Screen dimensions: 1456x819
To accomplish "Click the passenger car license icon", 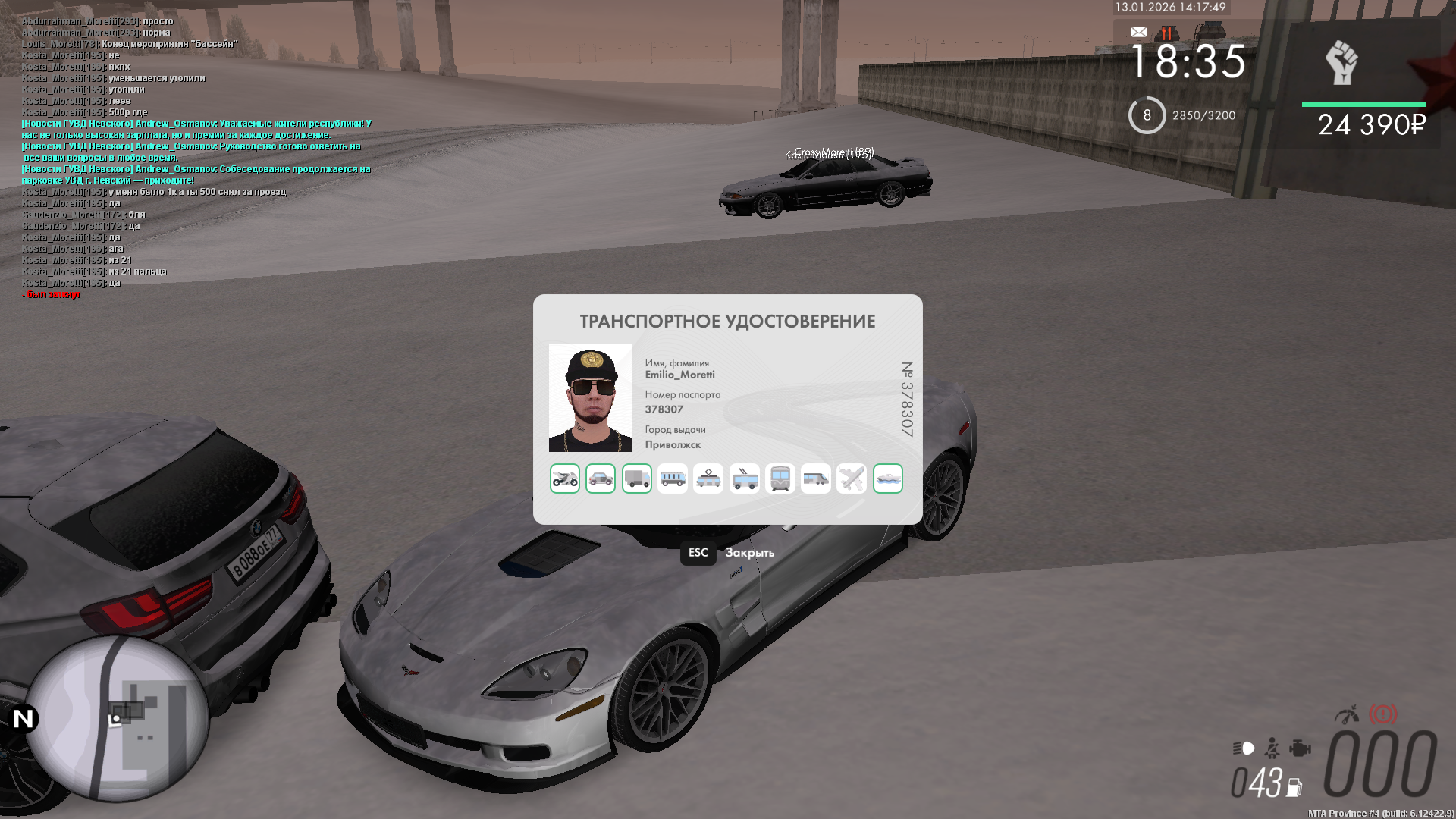I will (601, 479).
